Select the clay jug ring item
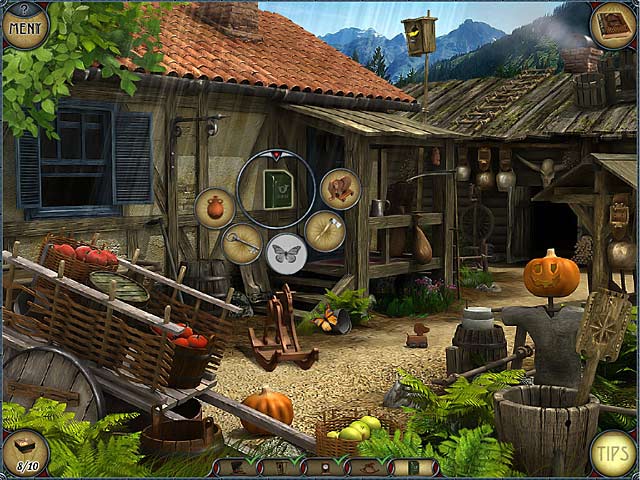 (215, 208)
